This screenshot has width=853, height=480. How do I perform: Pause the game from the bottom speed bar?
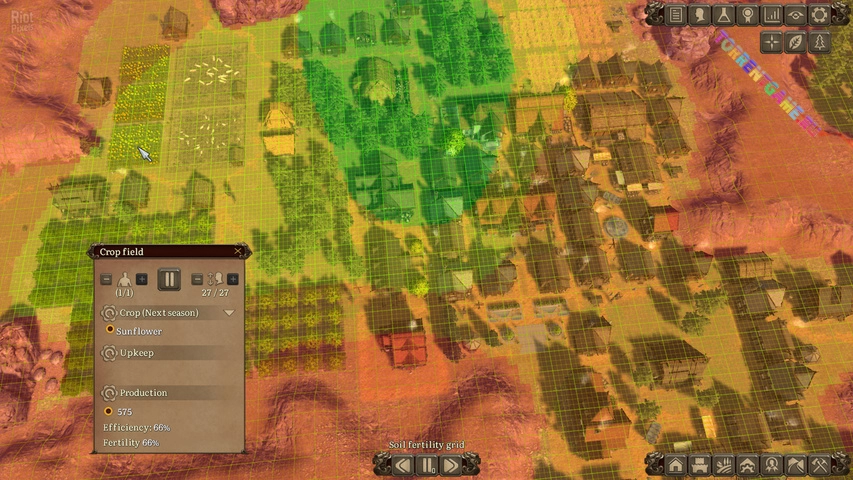(x=427, y=464)
